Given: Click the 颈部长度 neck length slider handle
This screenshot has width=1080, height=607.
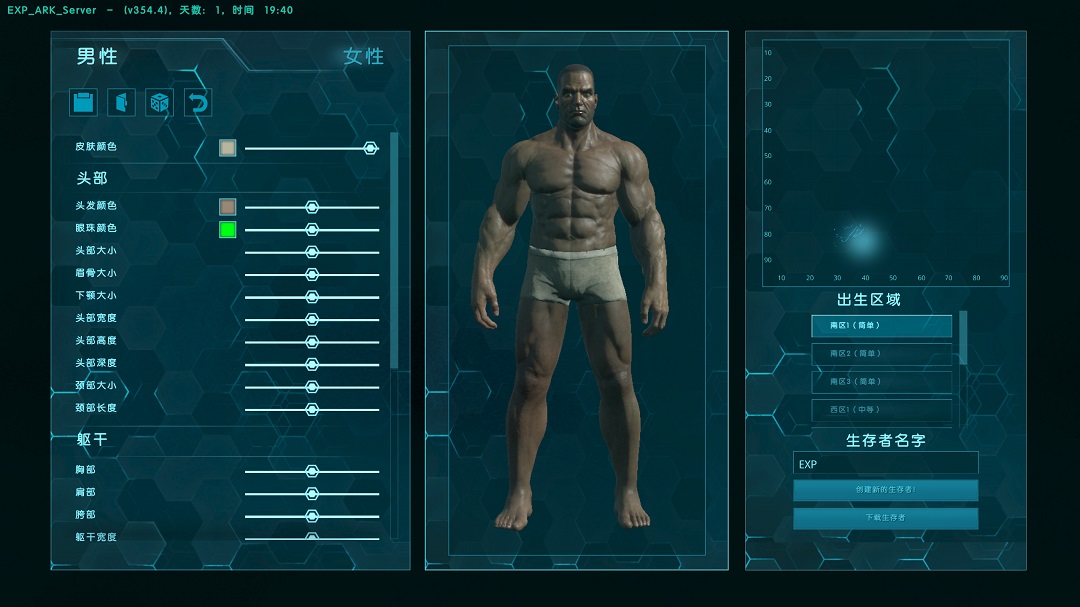Looking at the screenshot, I should [312, 409].
